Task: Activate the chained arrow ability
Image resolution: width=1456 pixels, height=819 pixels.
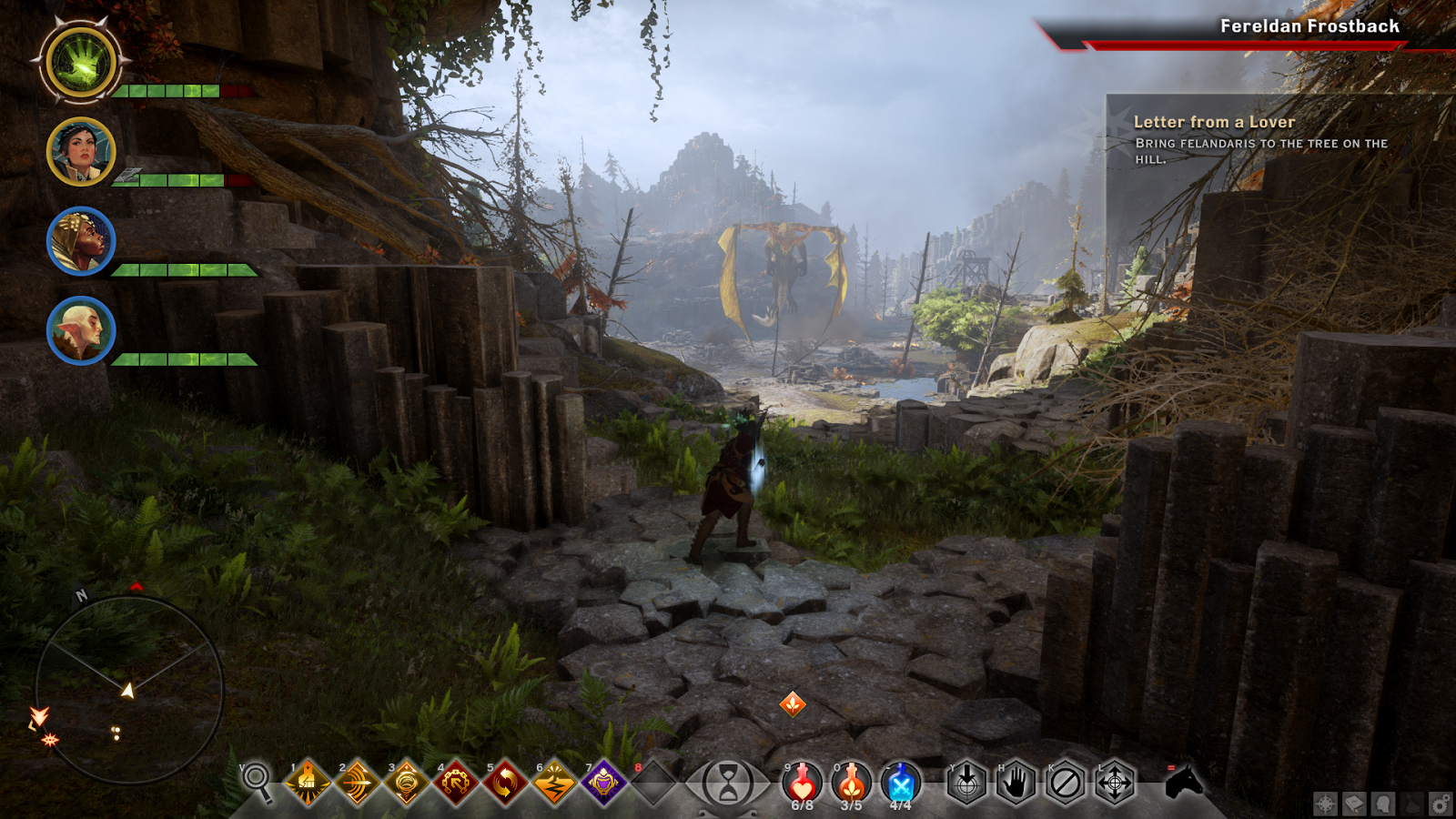Action: [455, 782]
